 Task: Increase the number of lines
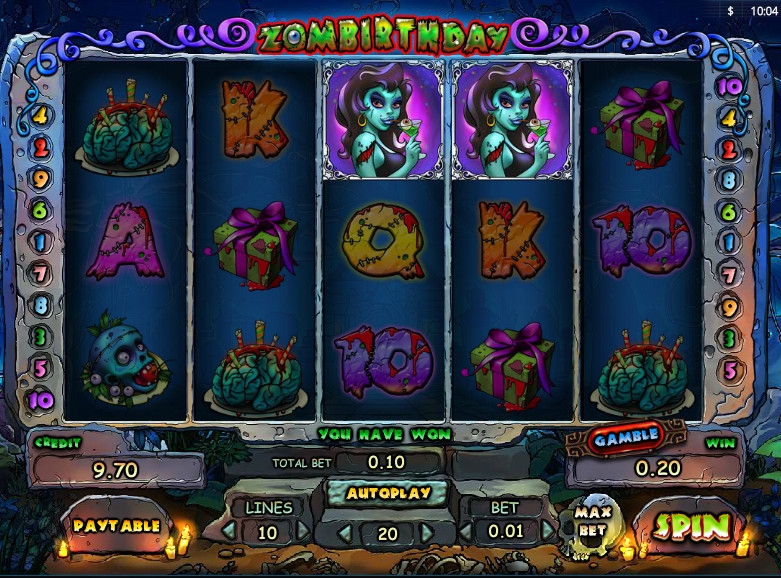304,532
